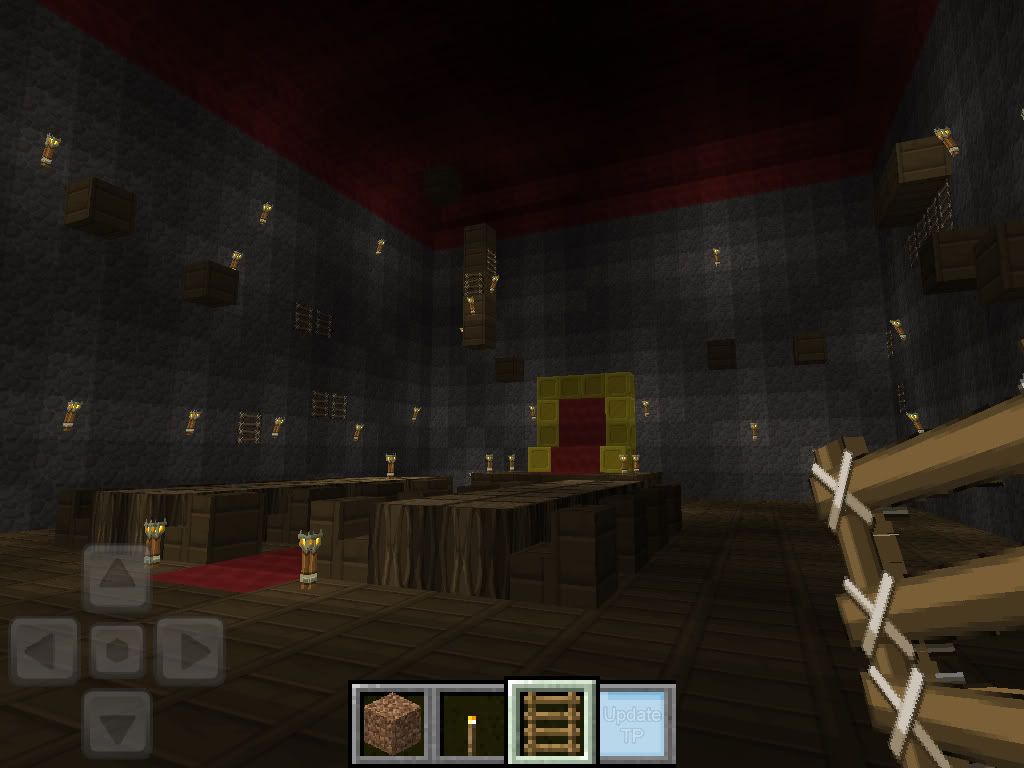Image resolution: width=1024 pixels, height=768 pixels.
Task: Select the dirt block hotbar slot
Action: [x=392, y=724]
